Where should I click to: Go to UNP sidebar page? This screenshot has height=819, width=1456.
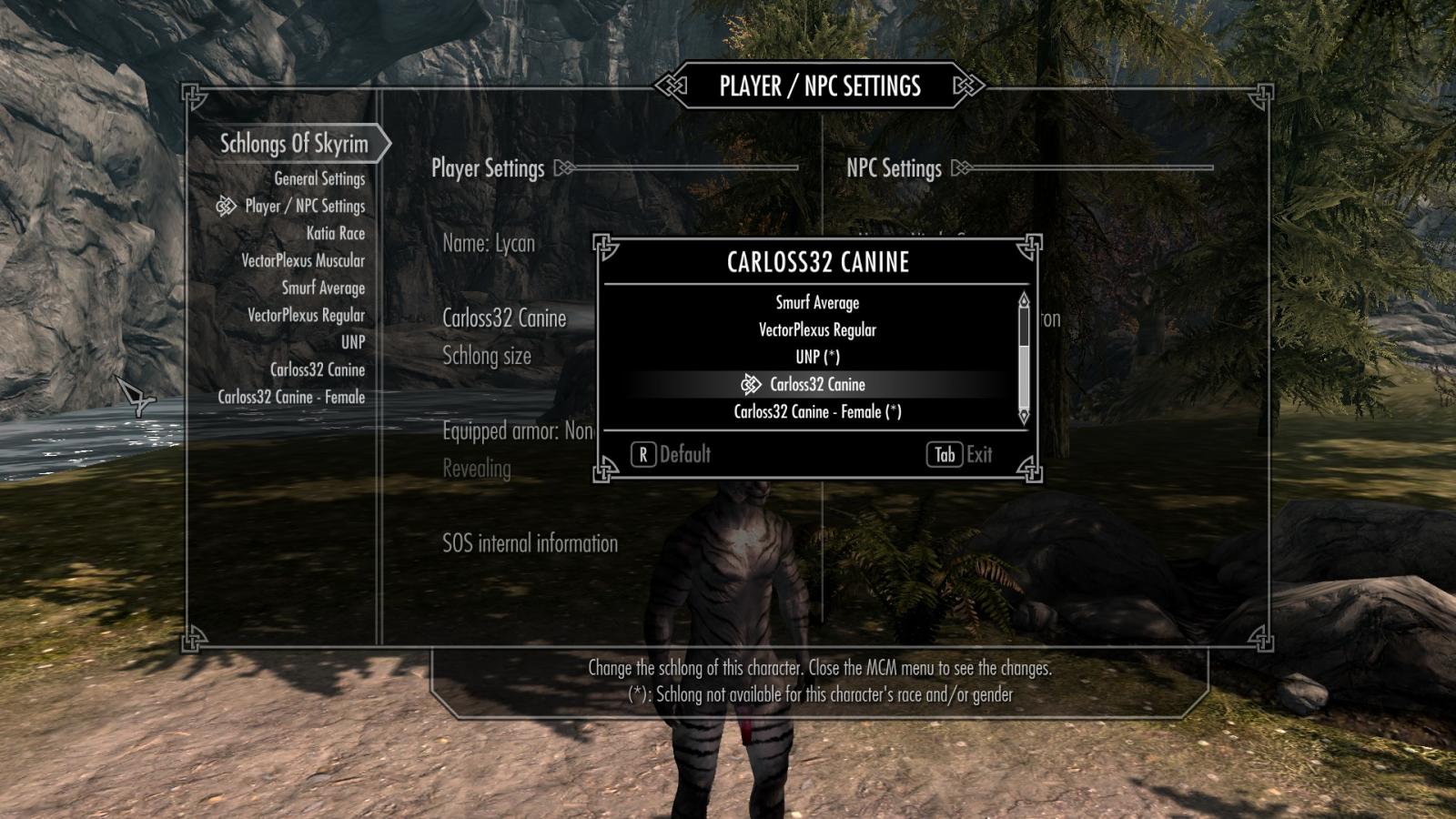(x=352, y=343)
